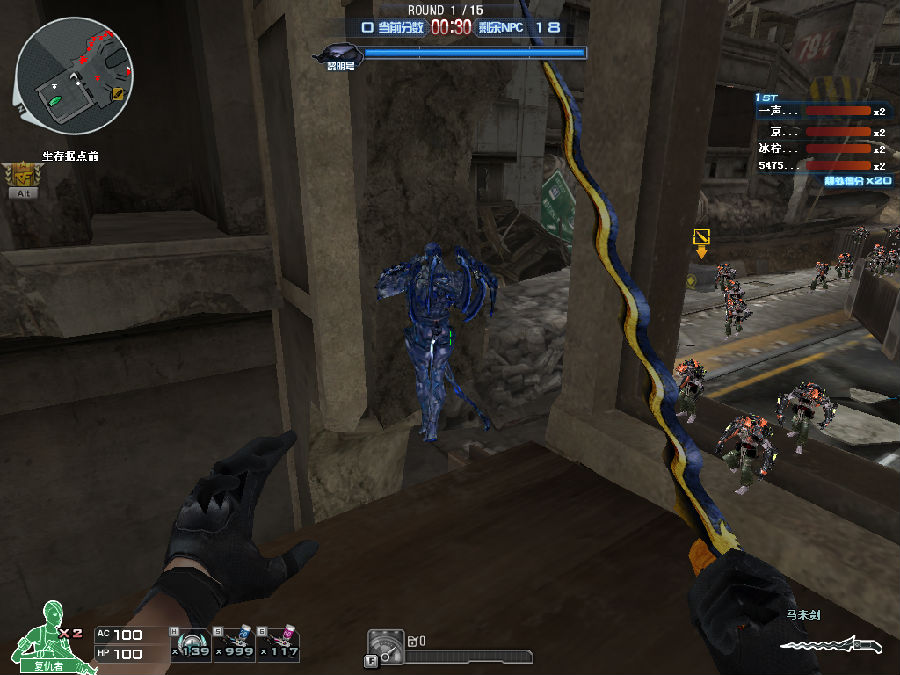This screenshot has width=900, height=675.
Task: Click the 马未剑 weapon silhouette
Action: point(828,643)
